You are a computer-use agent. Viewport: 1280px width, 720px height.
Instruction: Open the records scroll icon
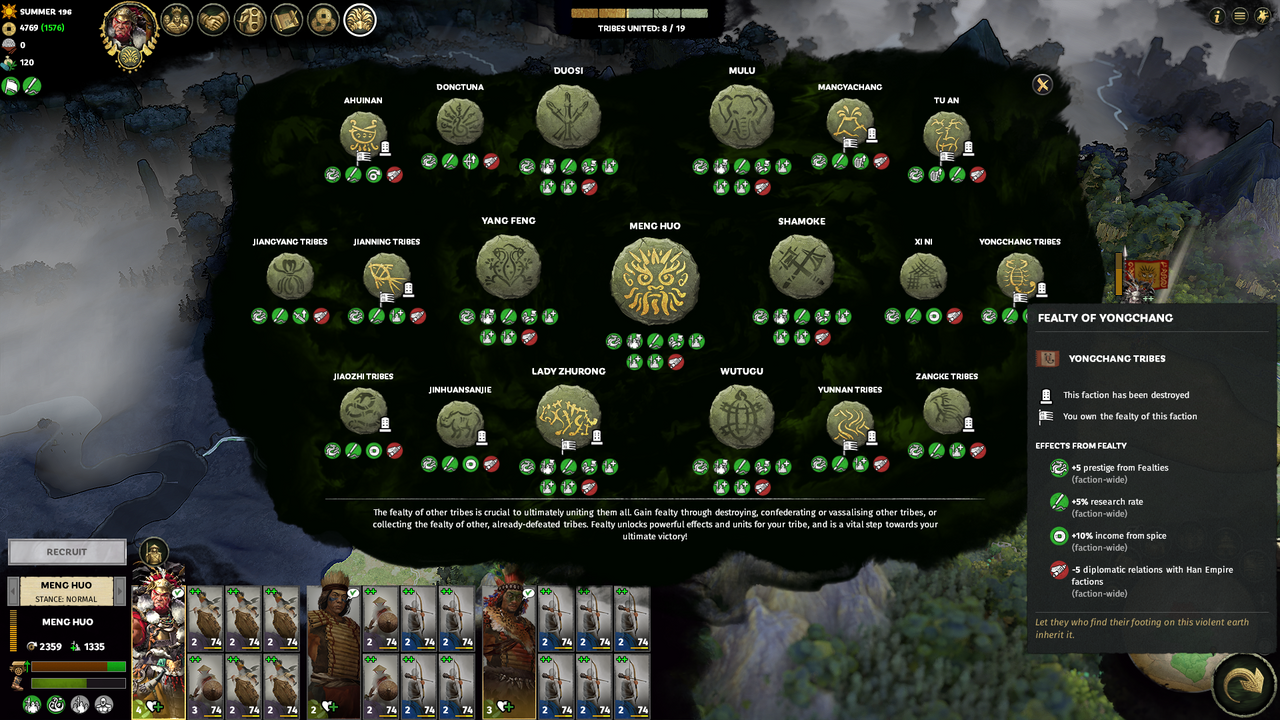tap(287, 20)
